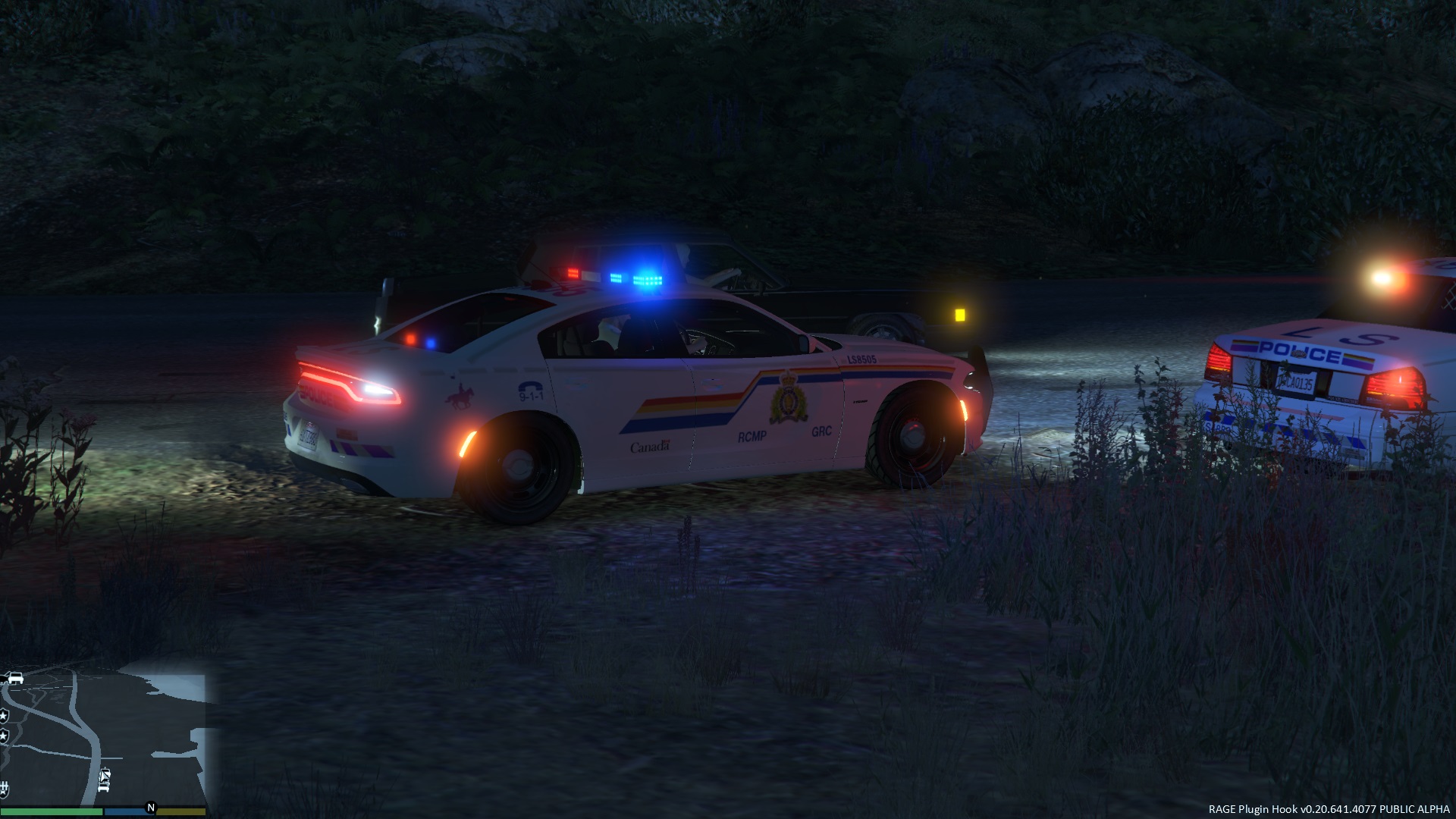
Task: Click the Canada wordmark on the front door
Action: coord(650,447)
